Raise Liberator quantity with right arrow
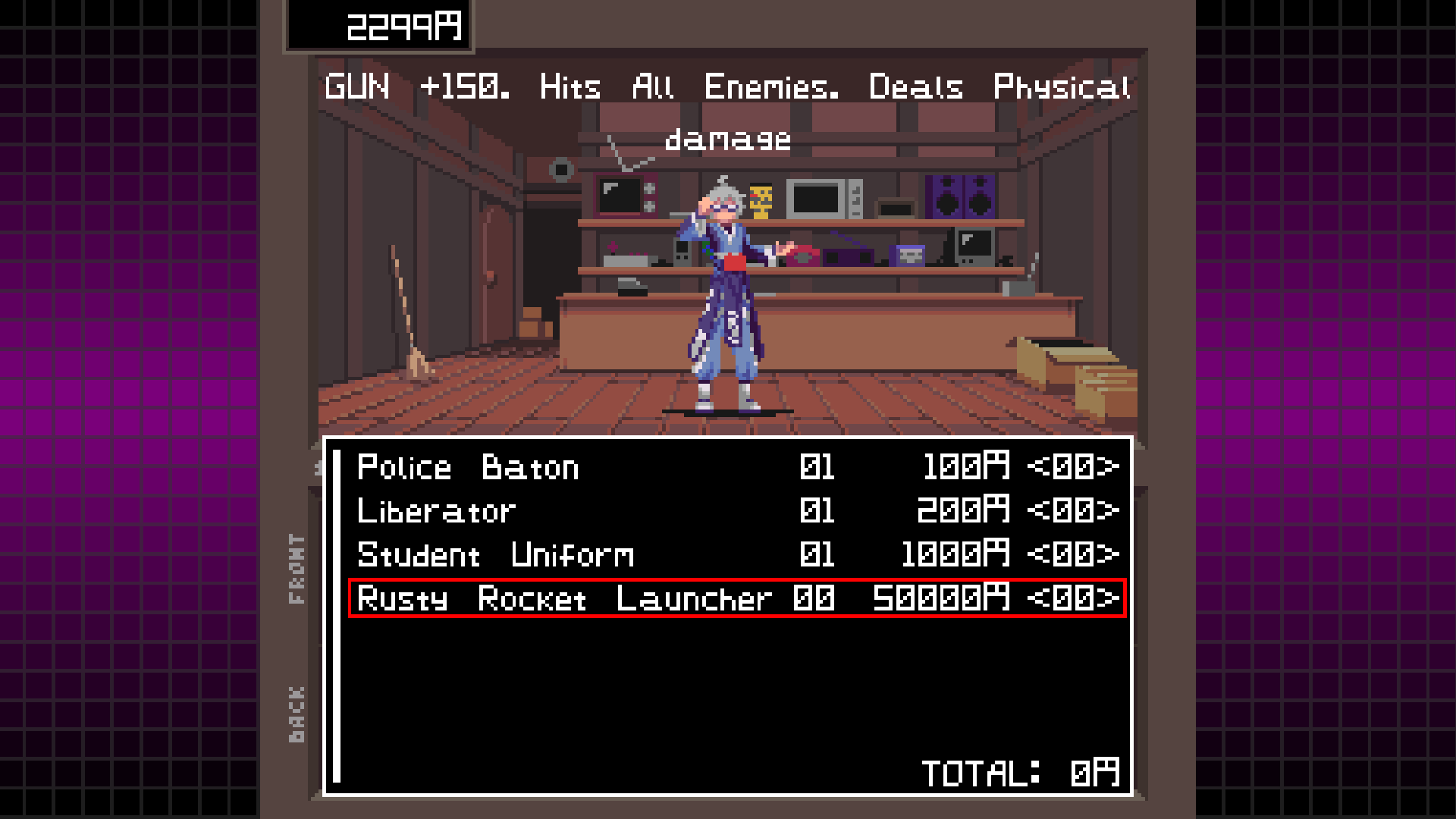 (1112, 511)
